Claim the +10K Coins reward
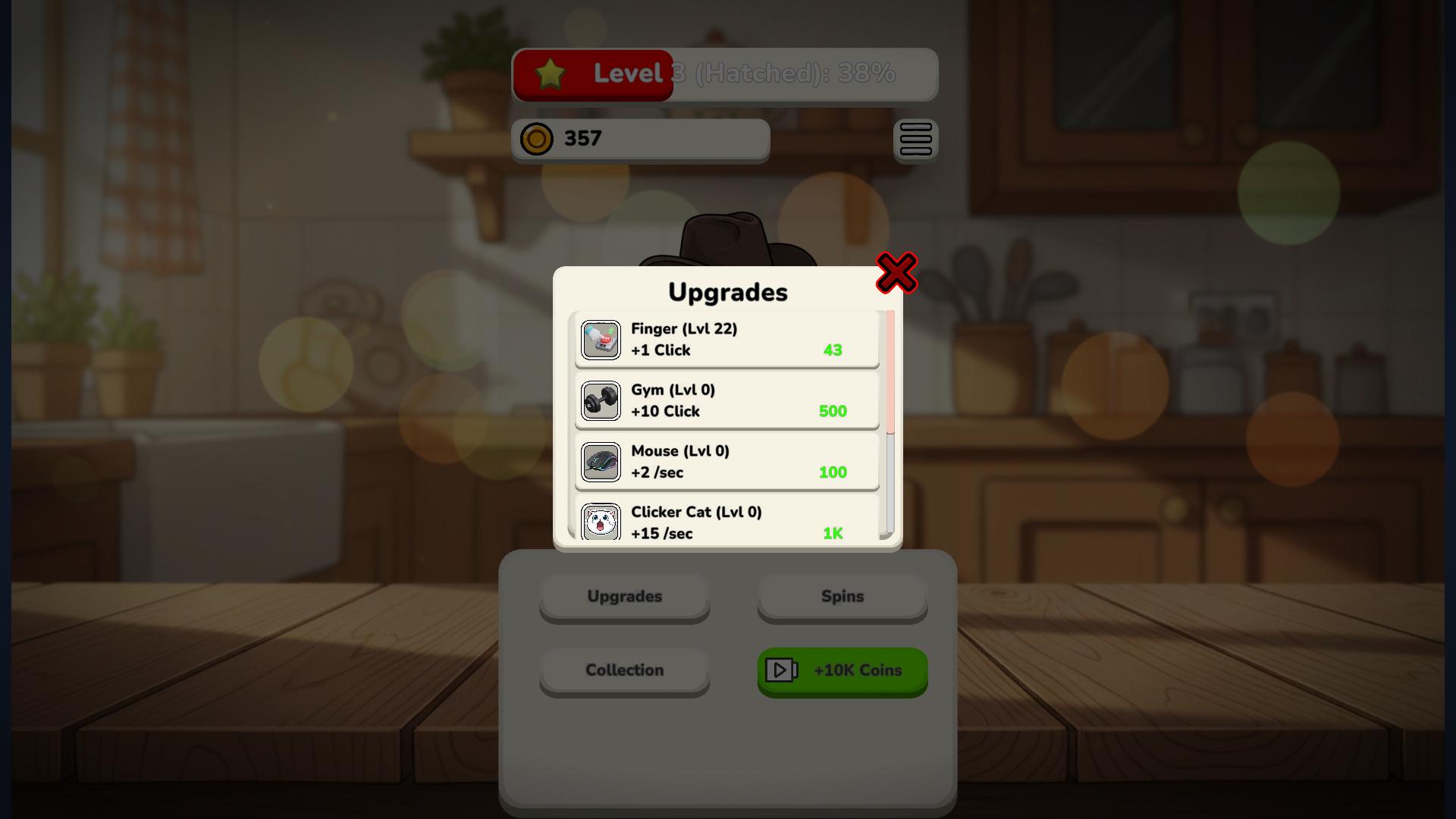Image resolution: width=1456 pixels, height=819 pixels. tap(842, 670)
